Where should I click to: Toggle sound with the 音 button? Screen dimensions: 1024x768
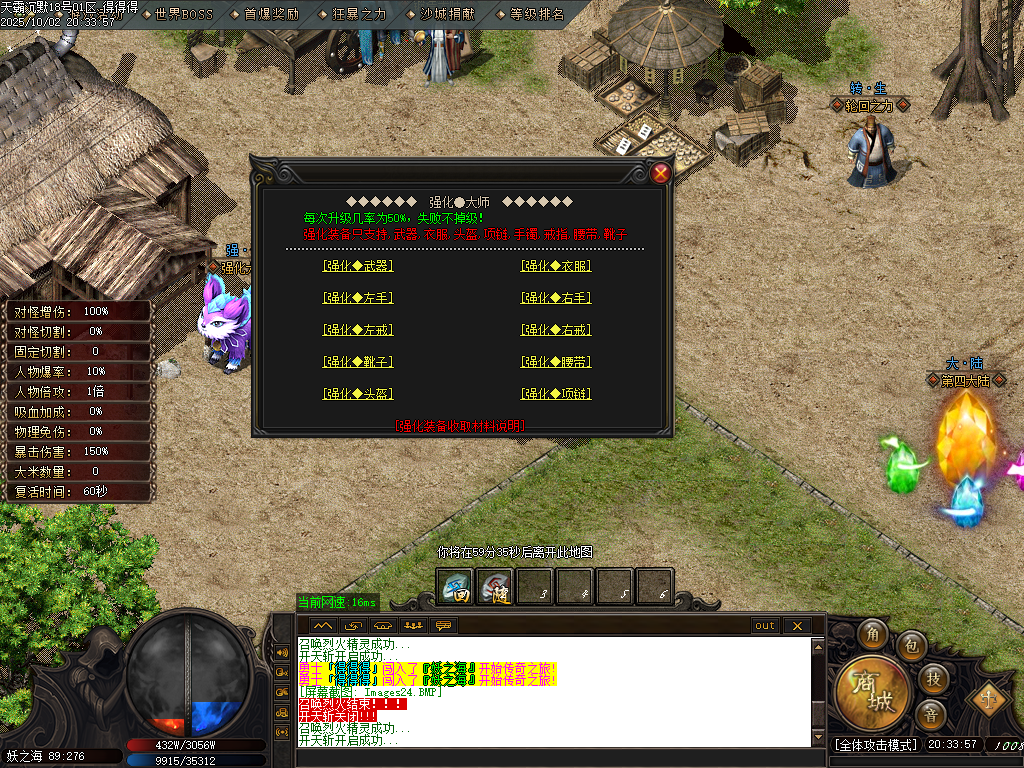pyautogui.click(x=930, y=715)
